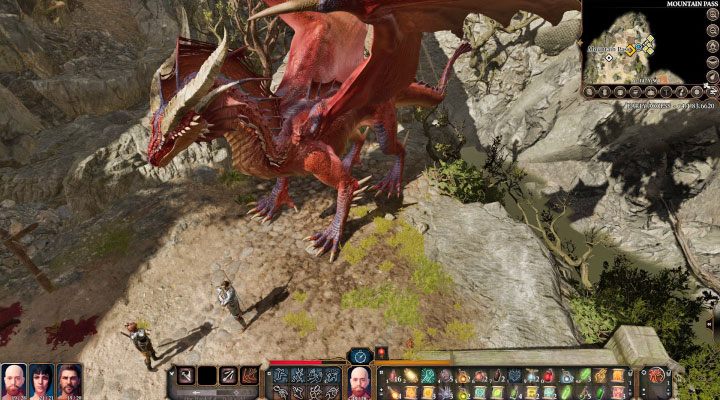Select the dark-haired woman party portrait
Viewport: 720px width, 400px height.
[42, 378]
